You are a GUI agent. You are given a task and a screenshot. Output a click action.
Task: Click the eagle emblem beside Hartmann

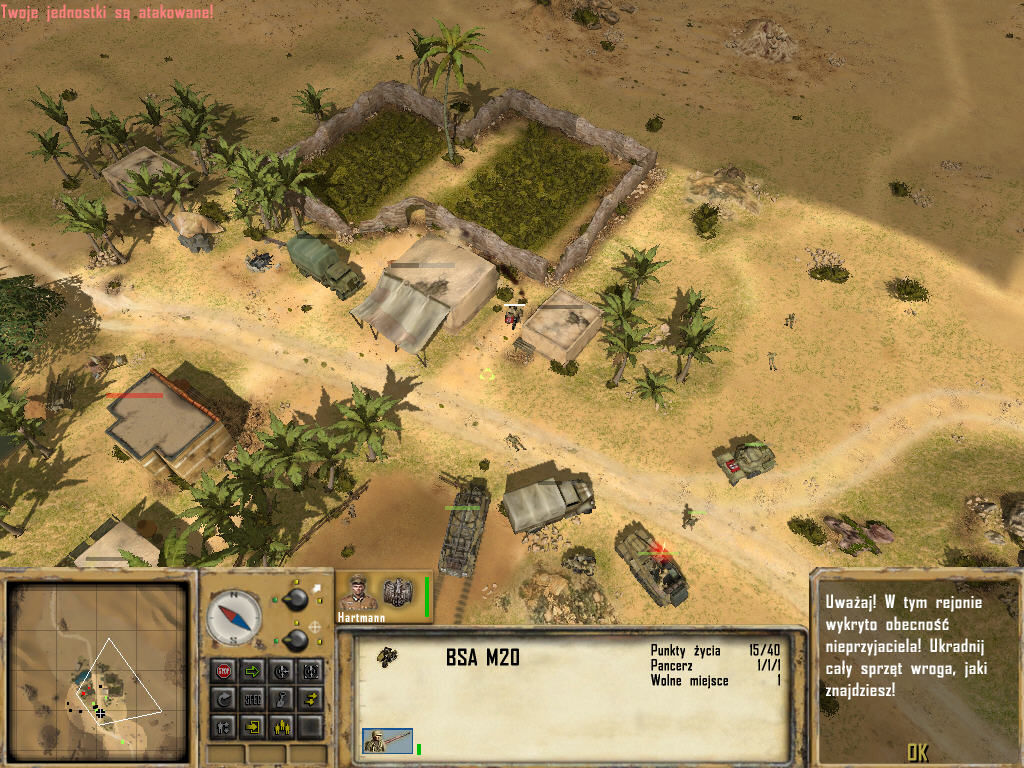click(398, 592)
